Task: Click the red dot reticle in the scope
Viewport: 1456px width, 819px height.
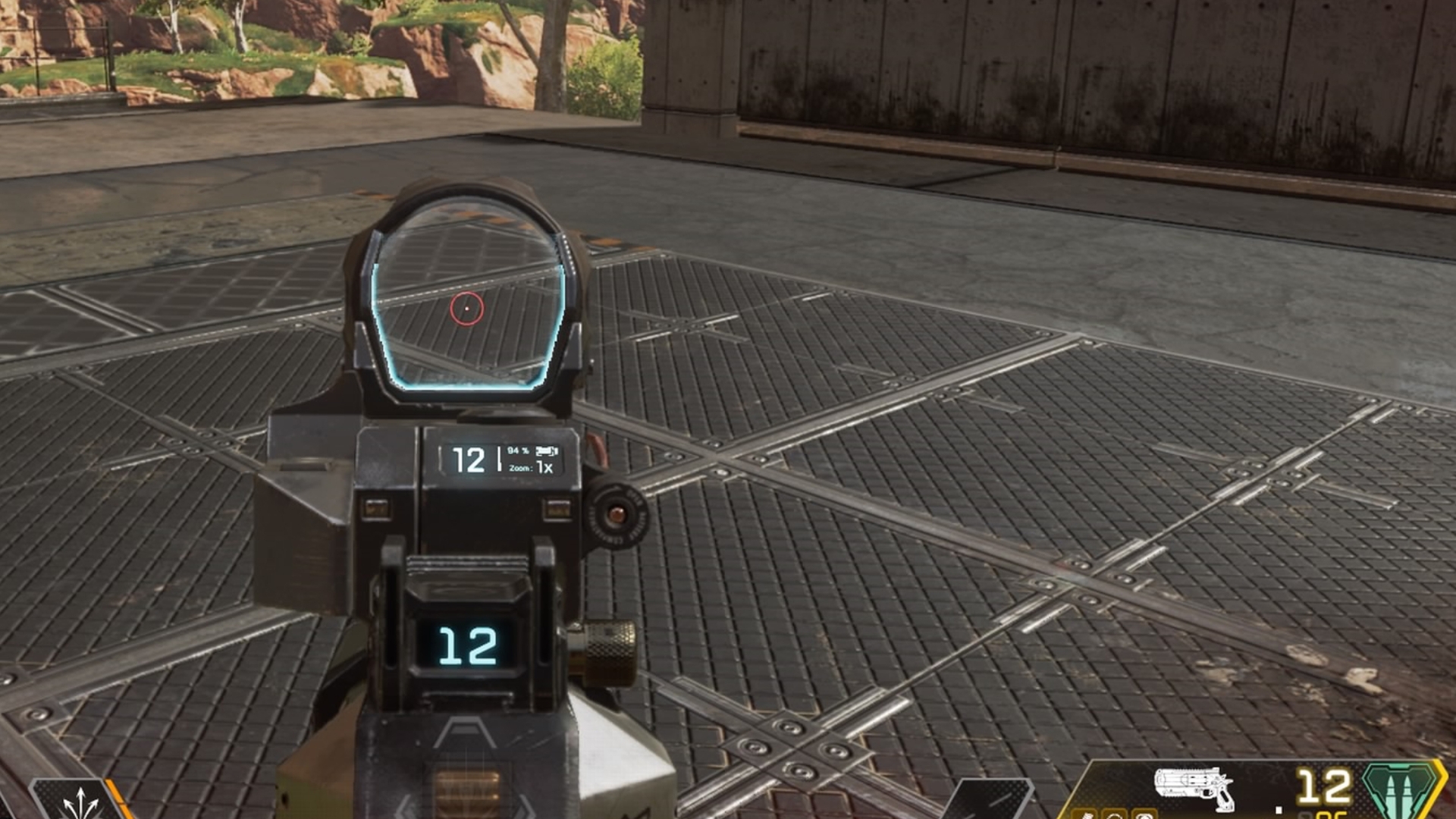Action: pos(466,309)
